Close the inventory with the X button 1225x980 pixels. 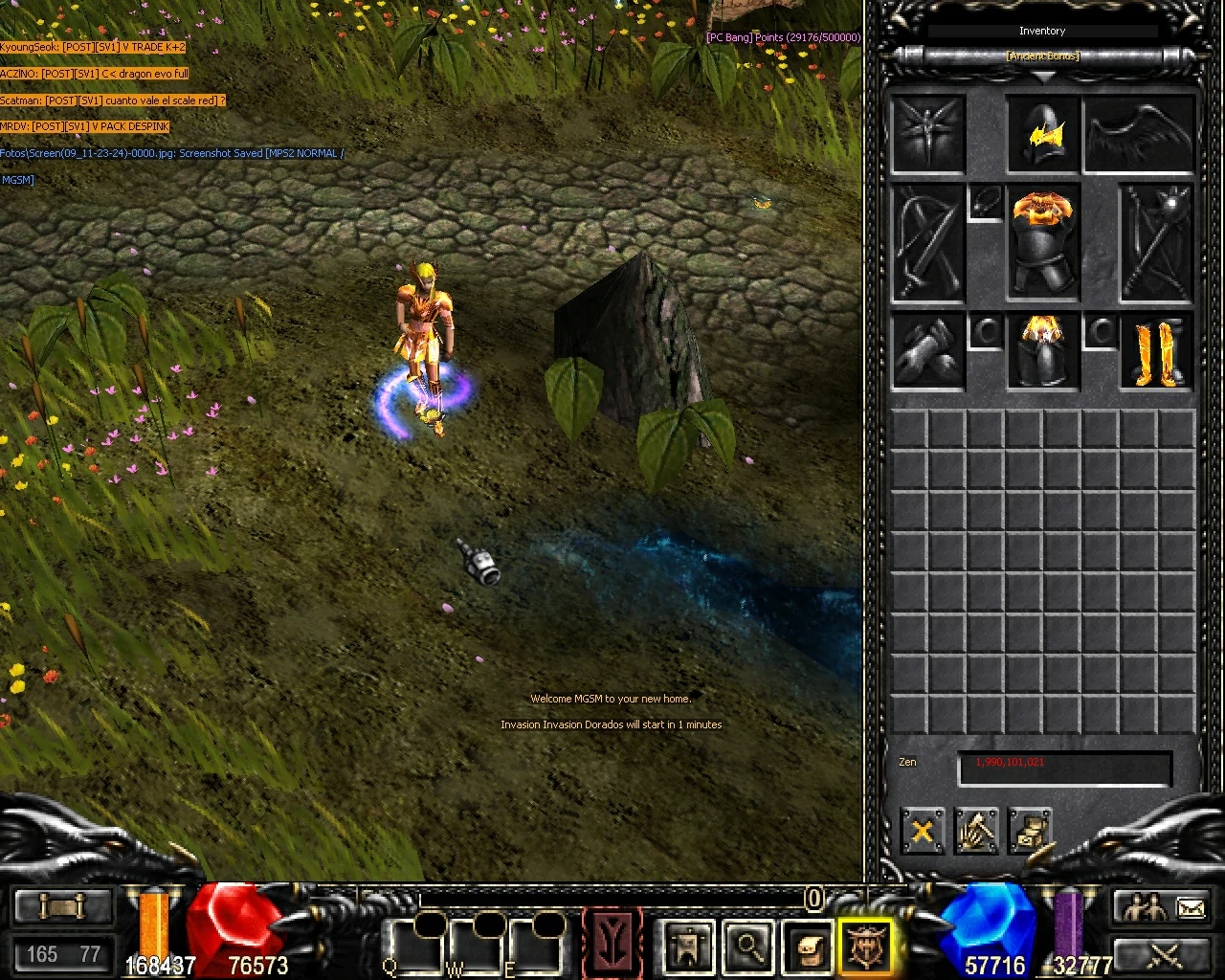click(922, 831)
